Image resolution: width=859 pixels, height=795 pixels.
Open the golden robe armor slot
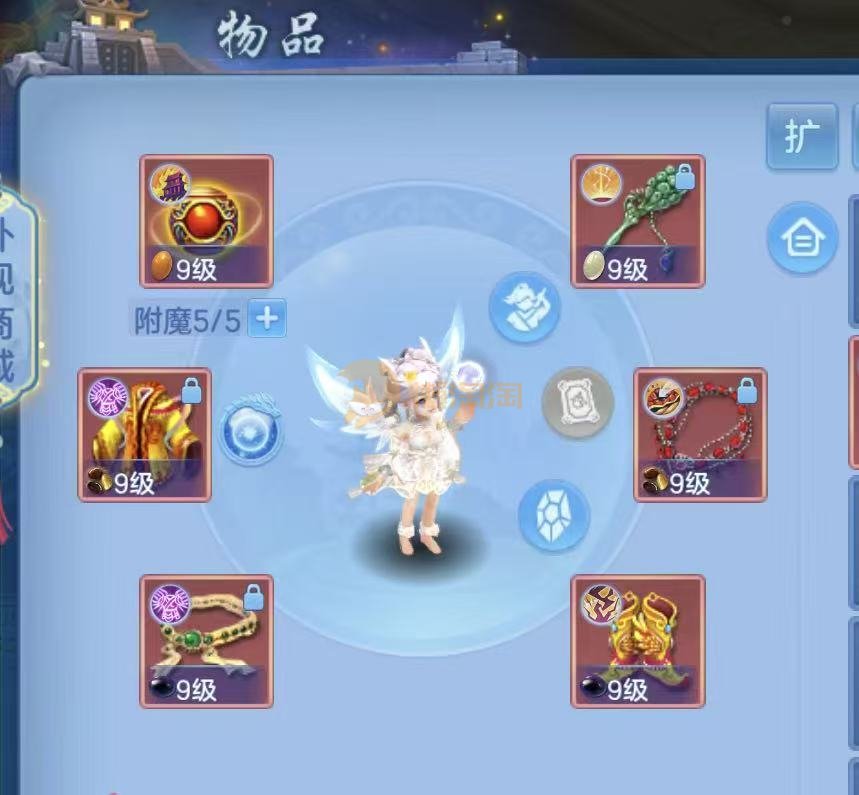[145, 434]
